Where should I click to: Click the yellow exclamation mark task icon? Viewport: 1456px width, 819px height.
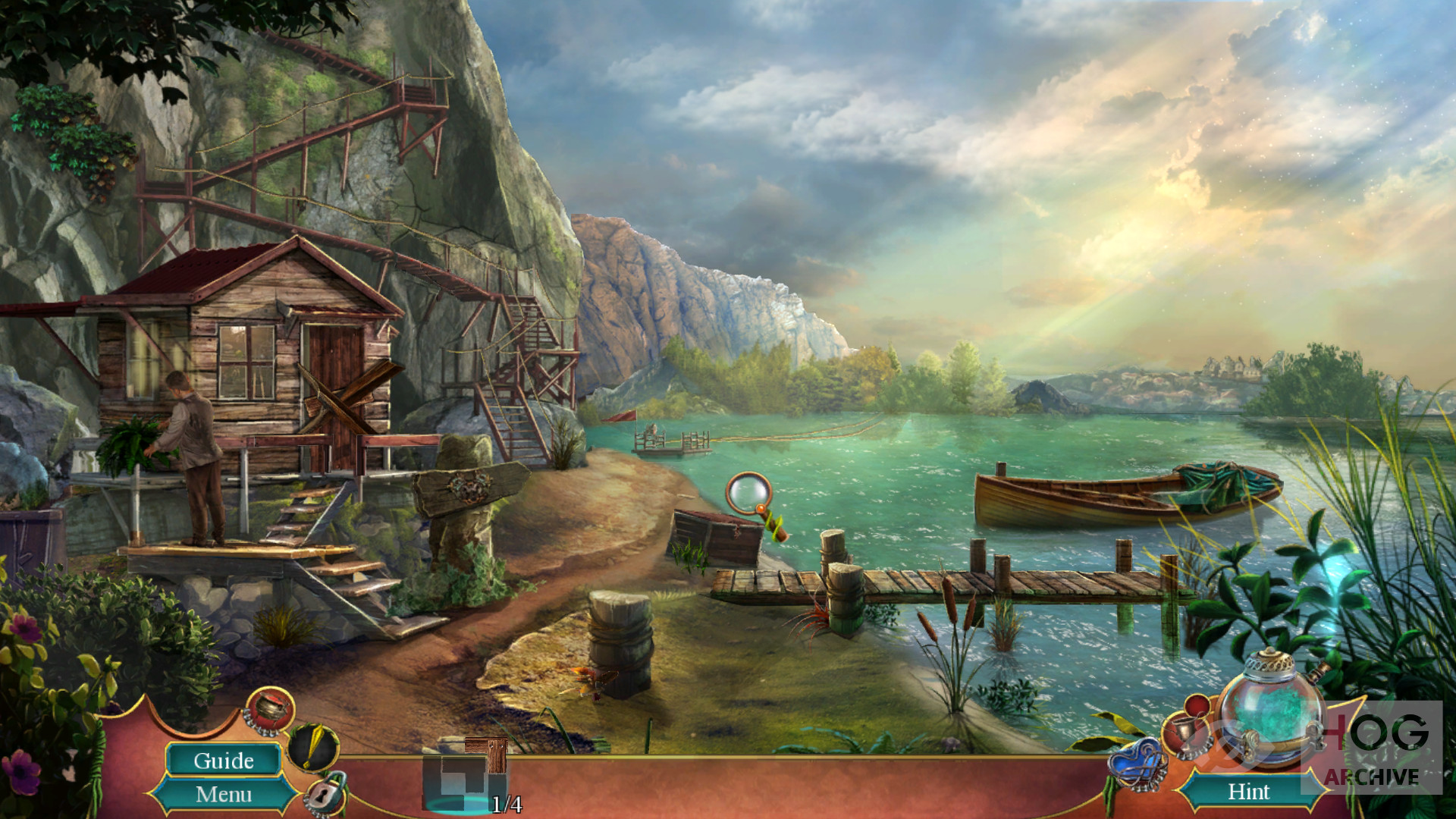(313, 746)
